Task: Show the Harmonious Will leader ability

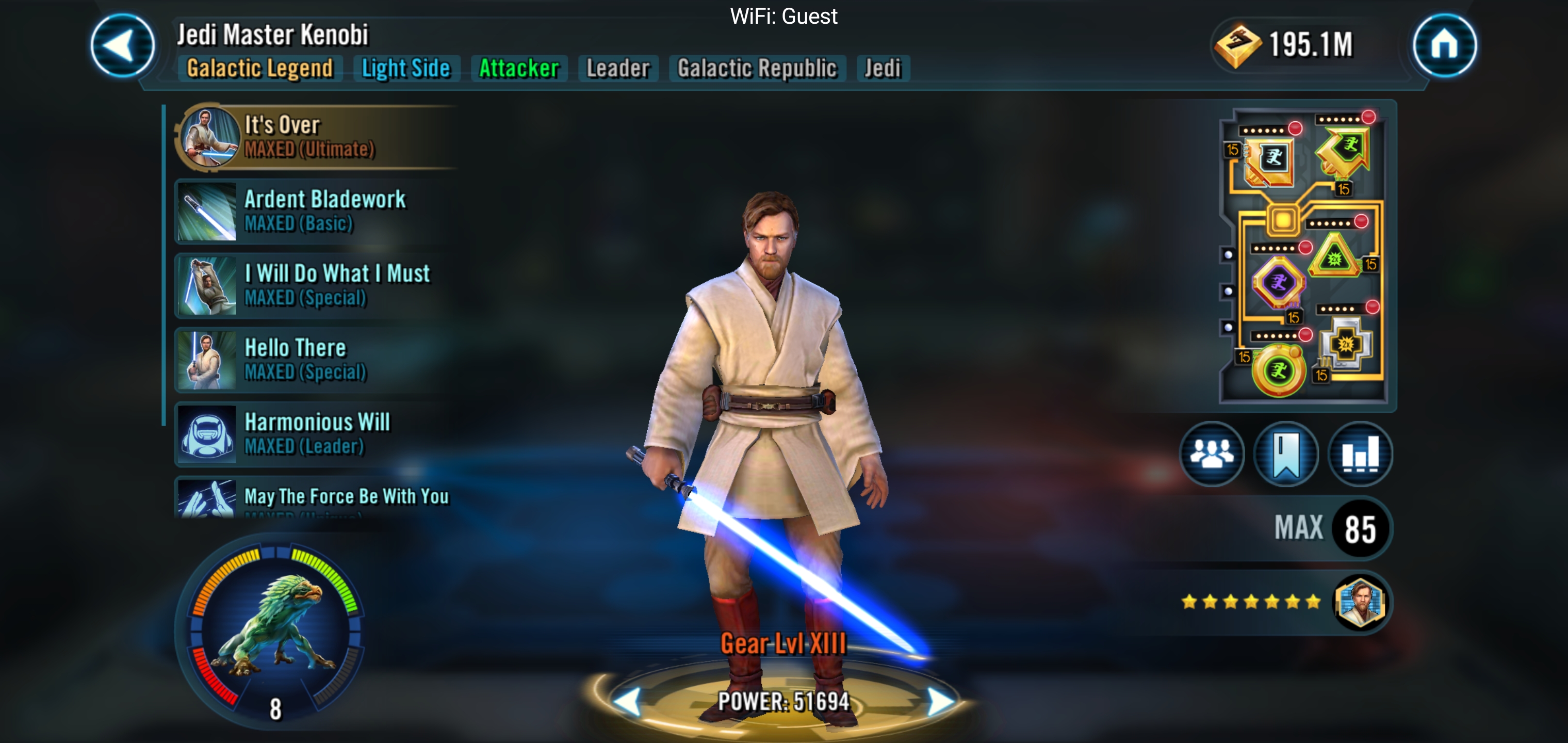Action: click(317, 434)
